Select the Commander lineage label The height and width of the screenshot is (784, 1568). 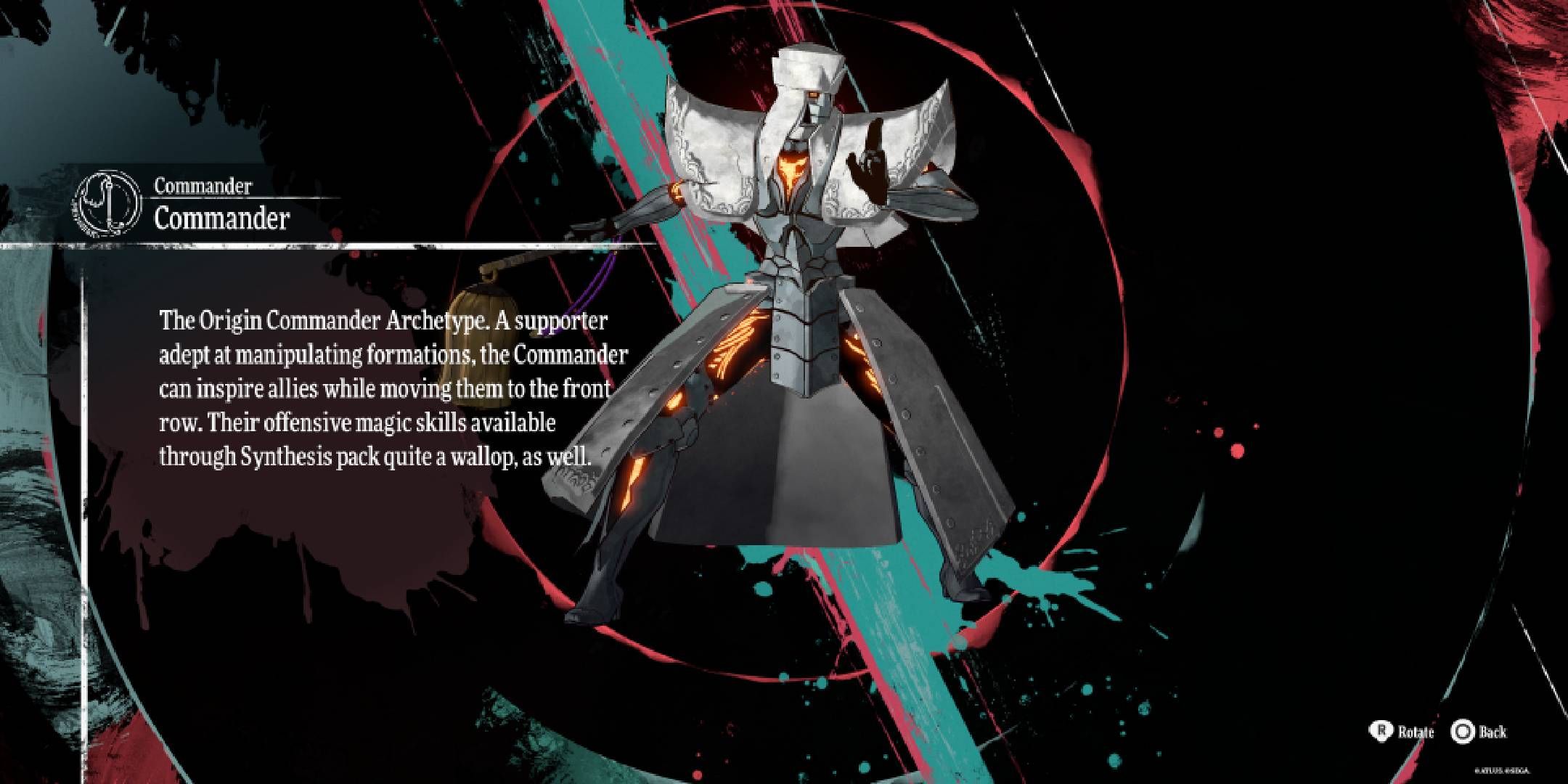pos(202,186)
